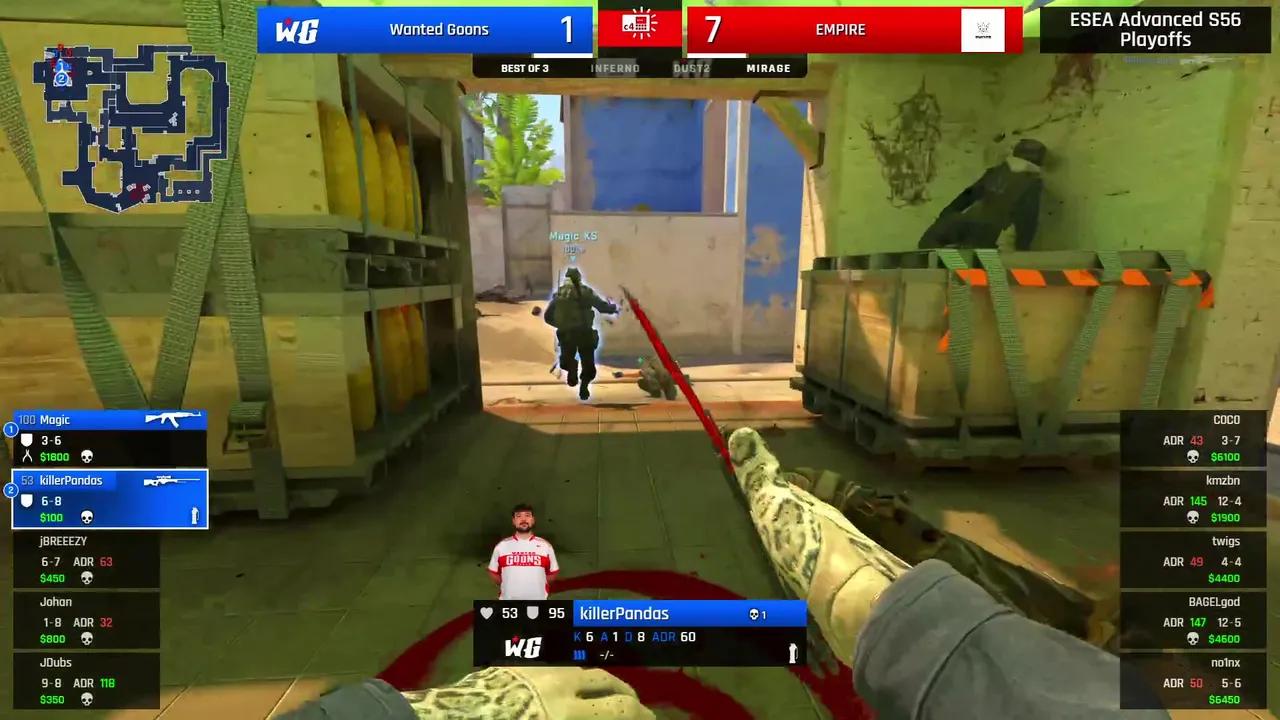Select the DUST2 map tab

(691, 68)
